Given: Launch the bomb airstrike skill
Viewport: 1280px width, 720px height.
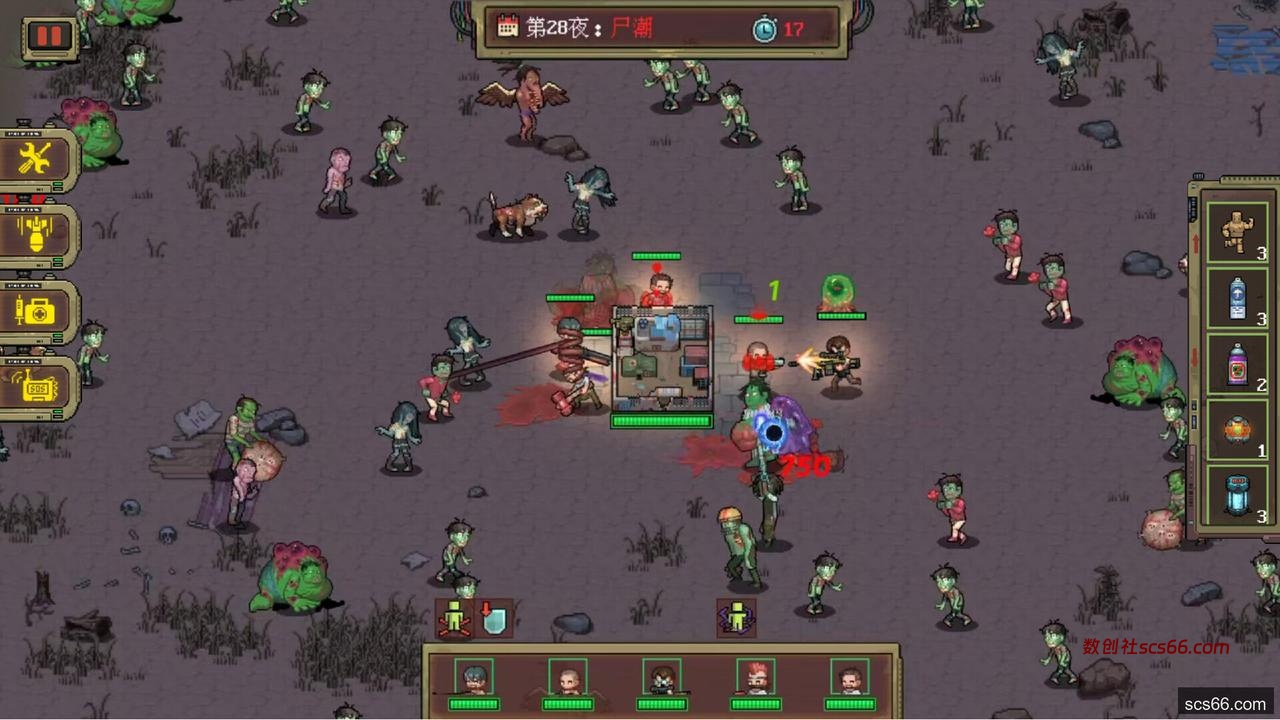Looking at the screenshot, I should (36, 235).
